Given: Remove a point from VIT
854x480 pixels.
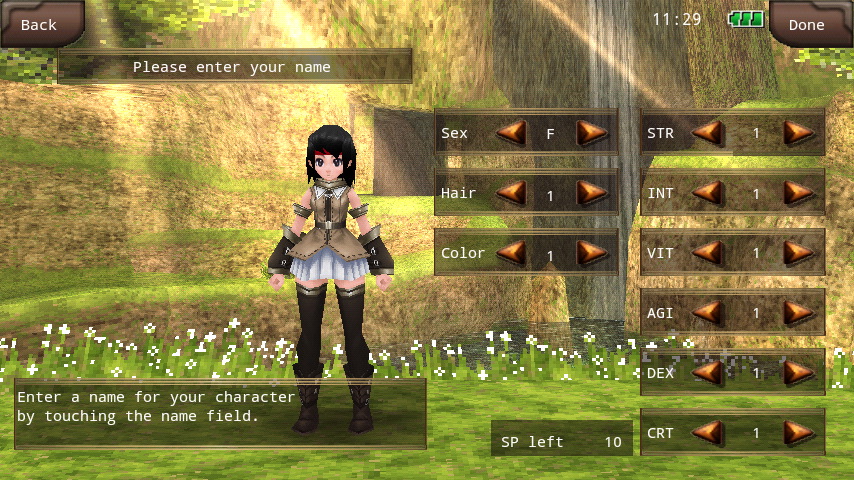Looking at the screenshot, I should point(708,252).
